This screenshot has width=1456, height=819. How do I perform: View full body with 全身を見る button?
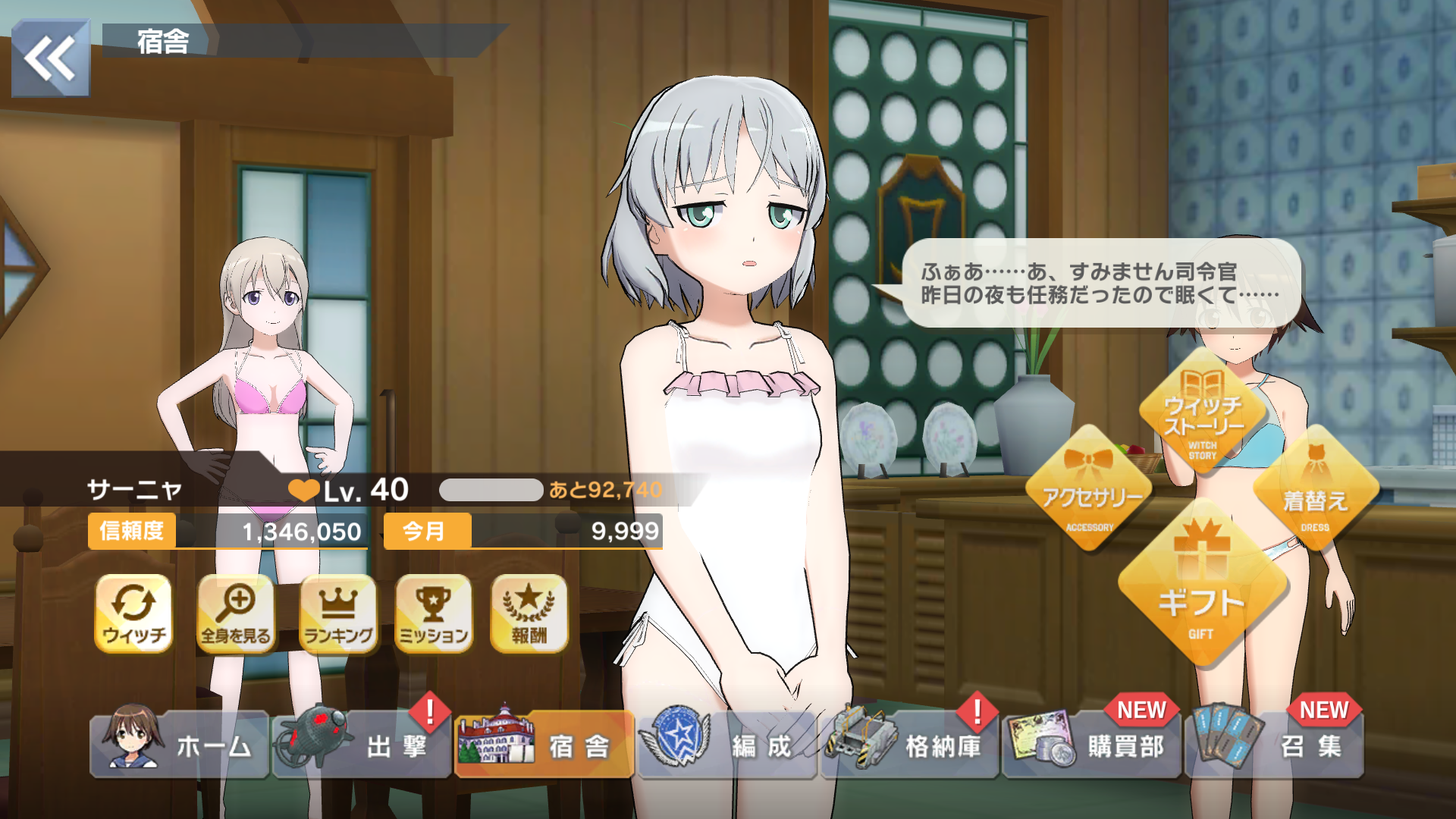[x=236, y=613]
